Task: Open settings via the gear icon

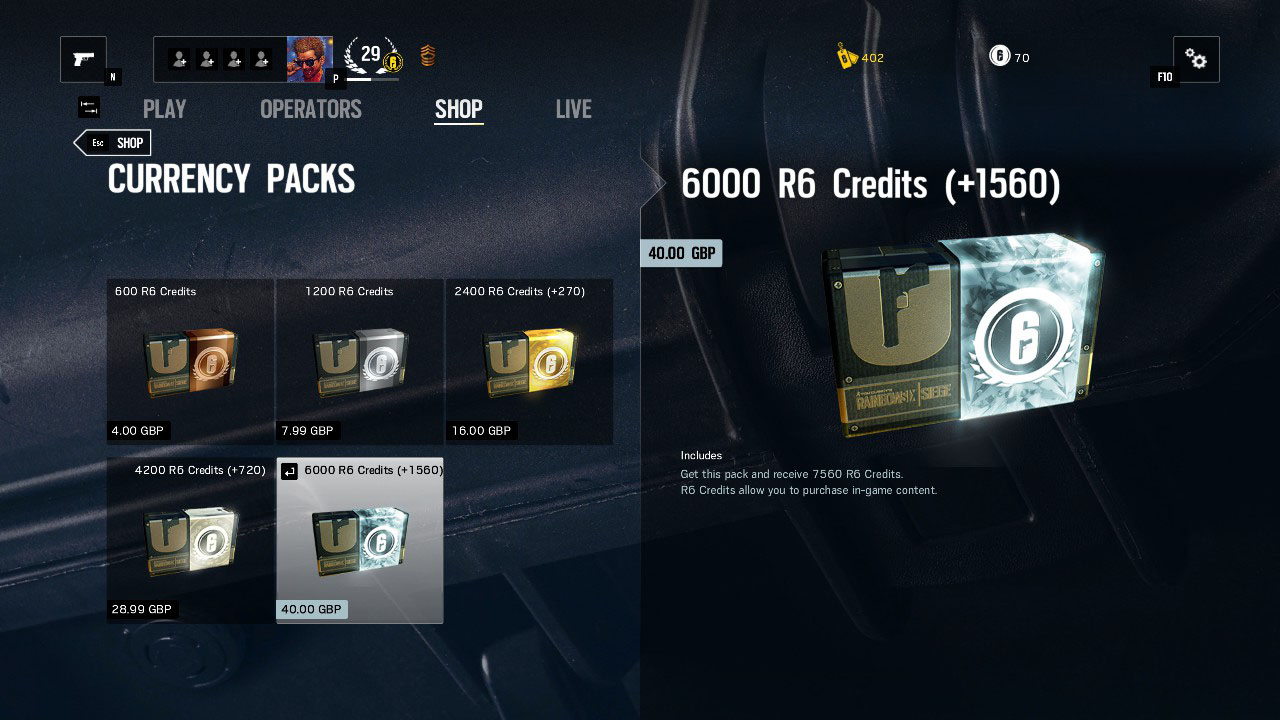Action: click(x=1196, y=59)
